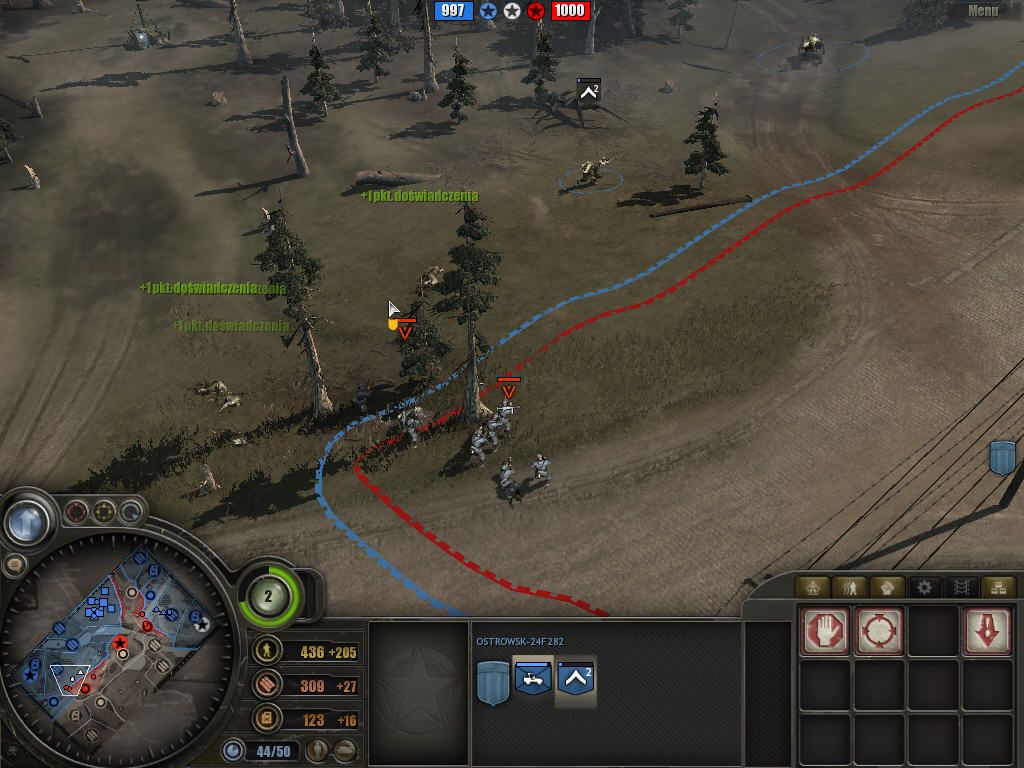
Task: Issue the red retreat arrow command
Action: pyautogui.click(x=986, y=631)
